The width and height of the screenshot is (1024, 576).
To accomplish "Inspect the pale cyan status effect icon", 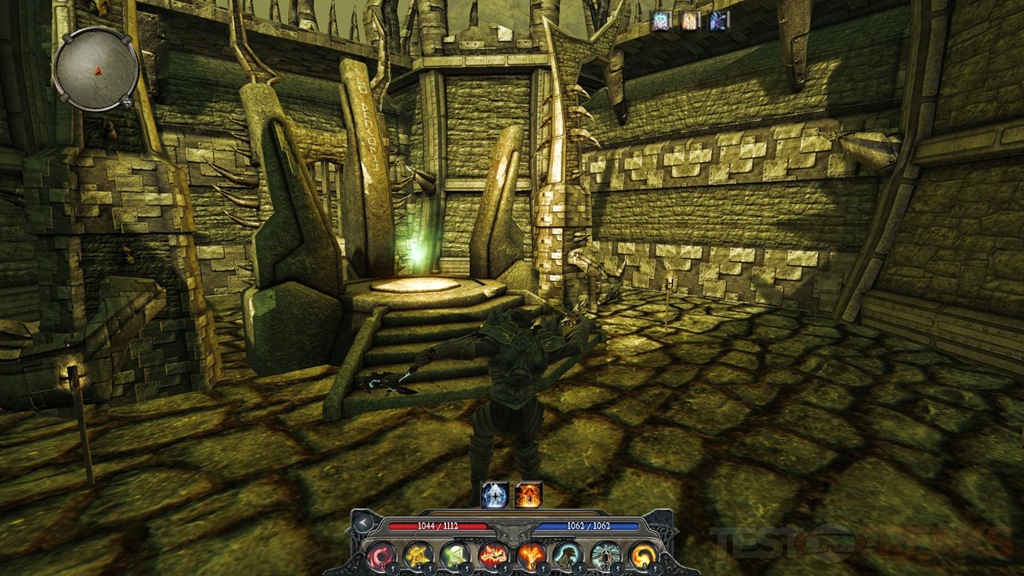I will (x=662, y=20).
